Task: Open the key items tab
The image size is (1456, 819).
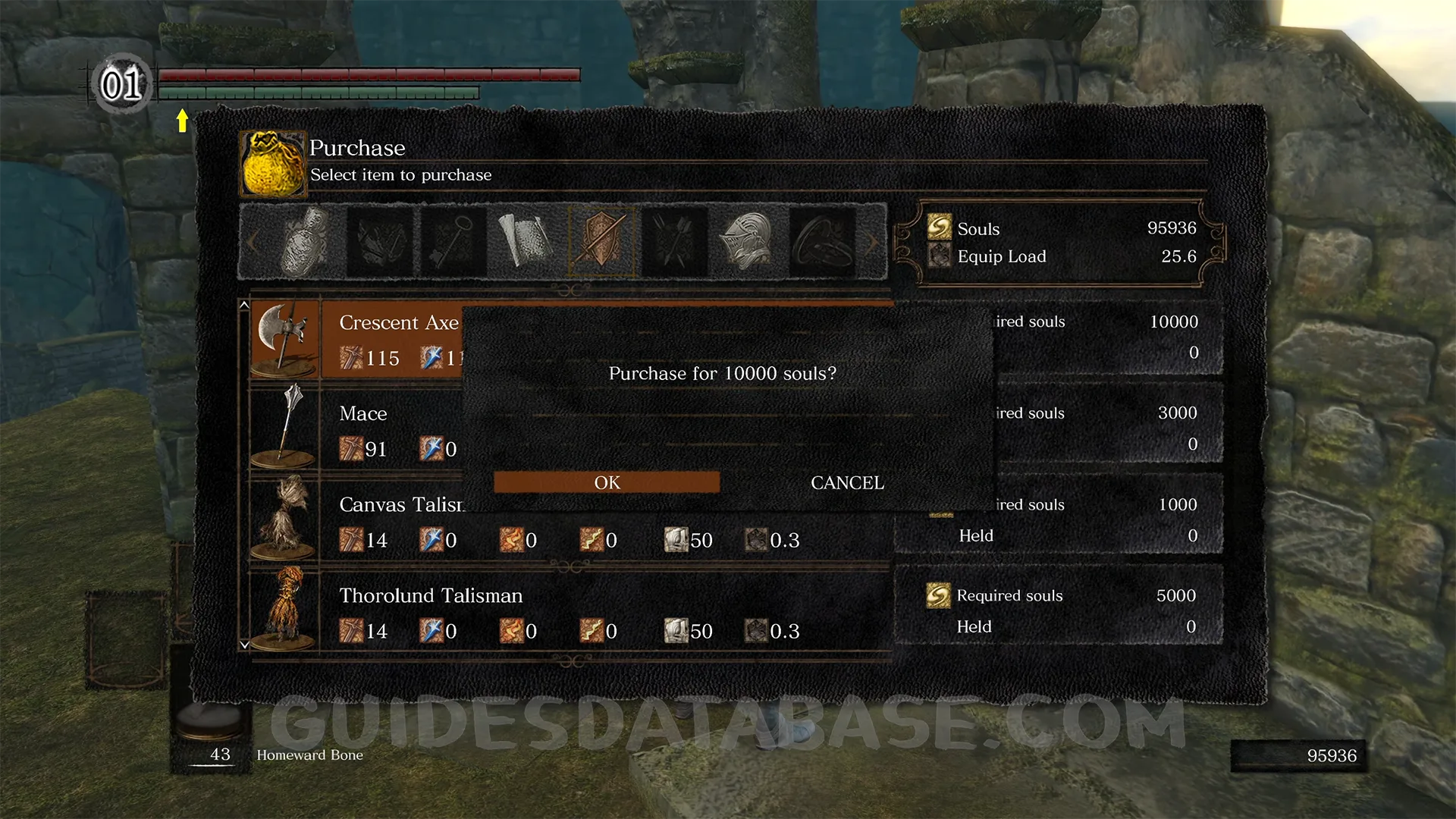Action: (x=453, y=242)
